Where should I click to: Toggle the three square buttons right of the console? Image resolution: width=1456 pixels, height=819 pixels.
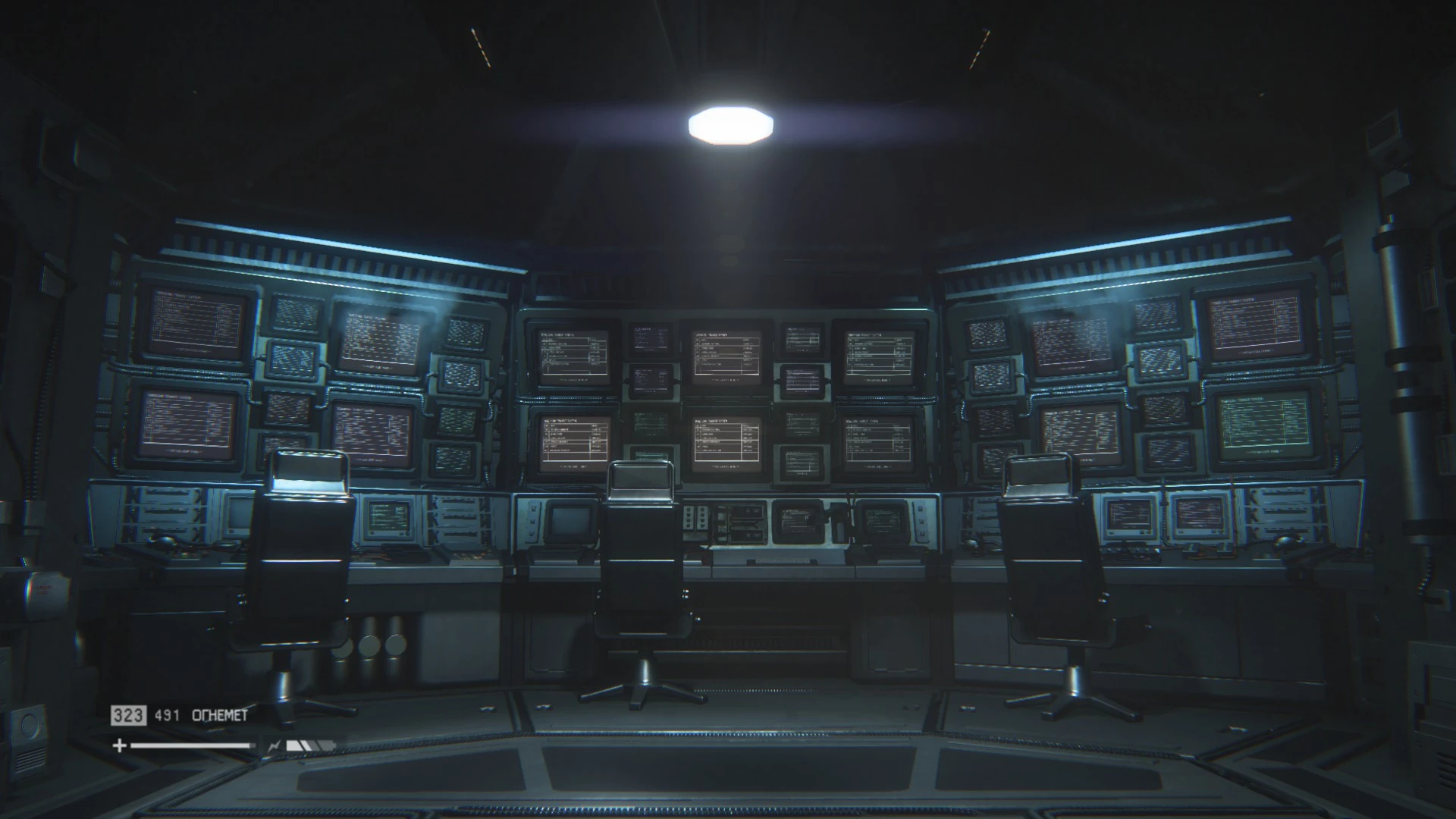[921, 520]
